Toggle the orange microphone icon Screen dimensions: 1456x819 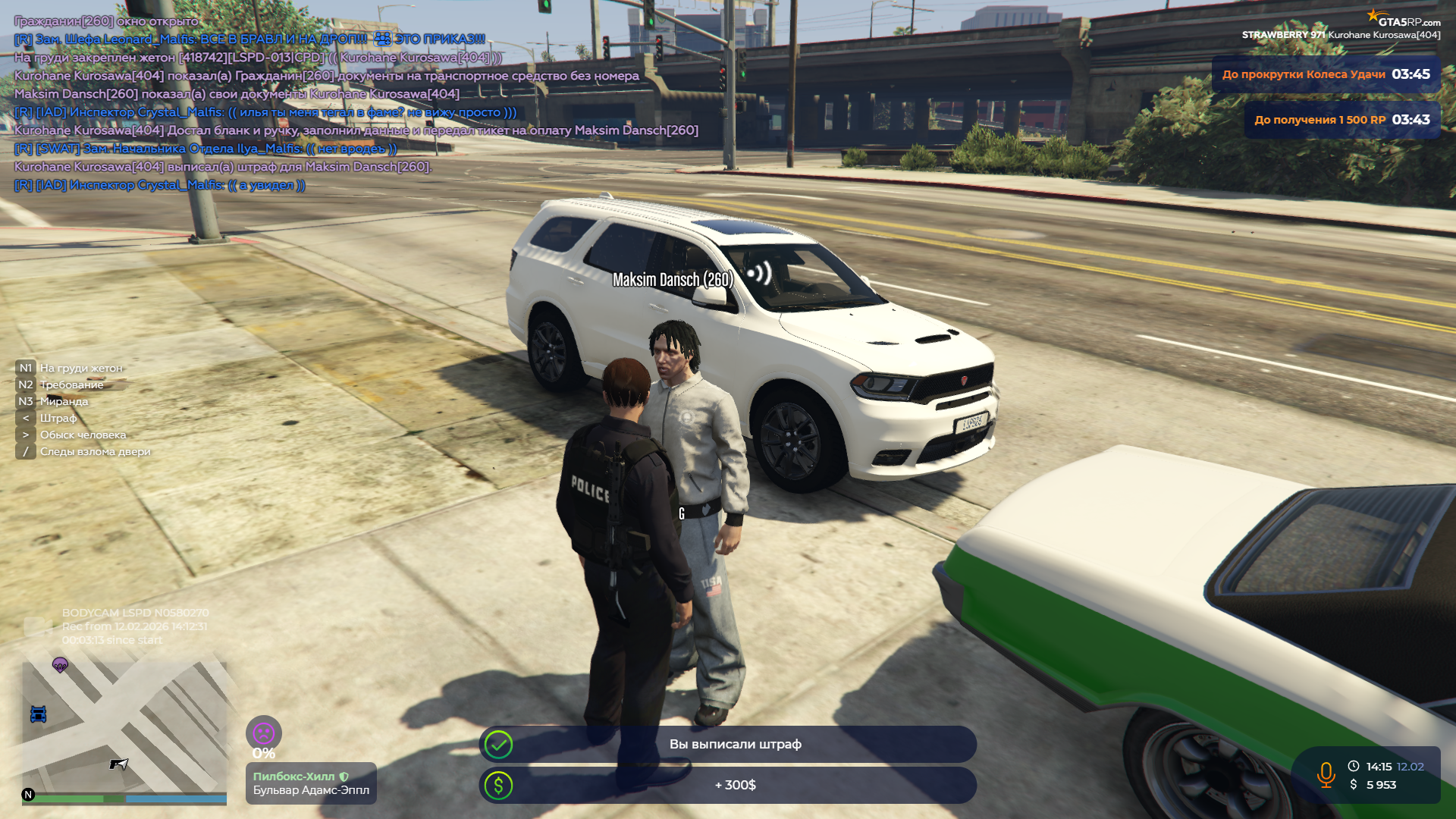point(1326,775)
